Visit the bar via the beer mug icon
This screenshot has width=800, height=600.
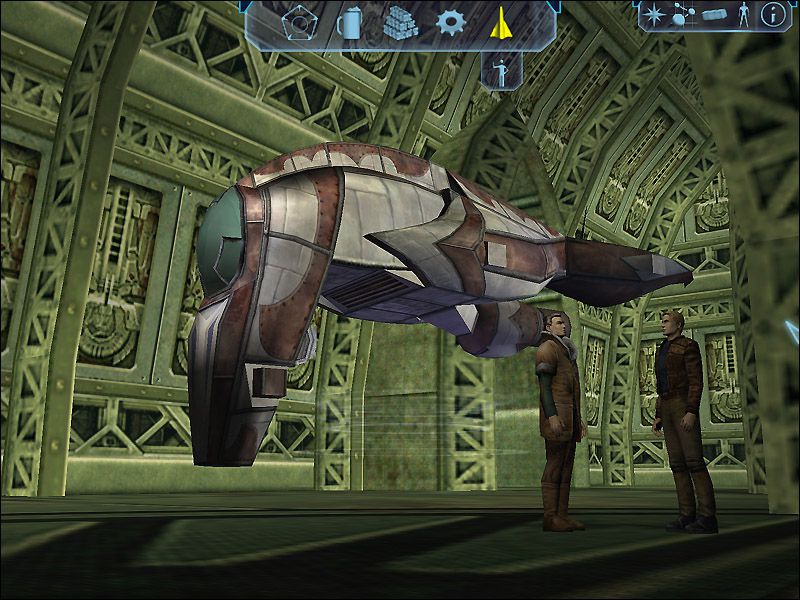[x=350, y=22]
